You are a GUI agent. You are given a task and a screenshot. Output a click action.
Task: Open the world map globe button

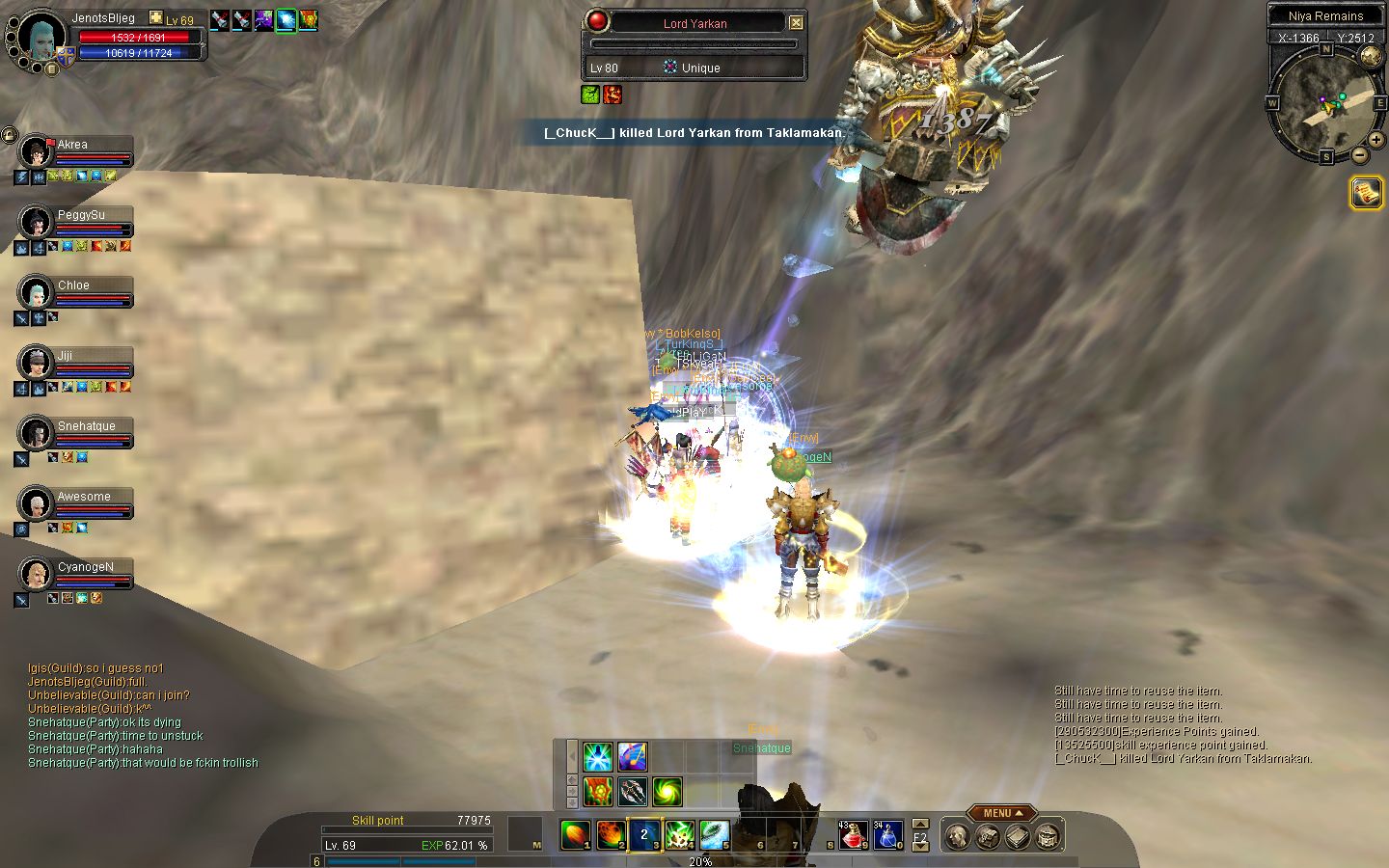click(1370, 56)
